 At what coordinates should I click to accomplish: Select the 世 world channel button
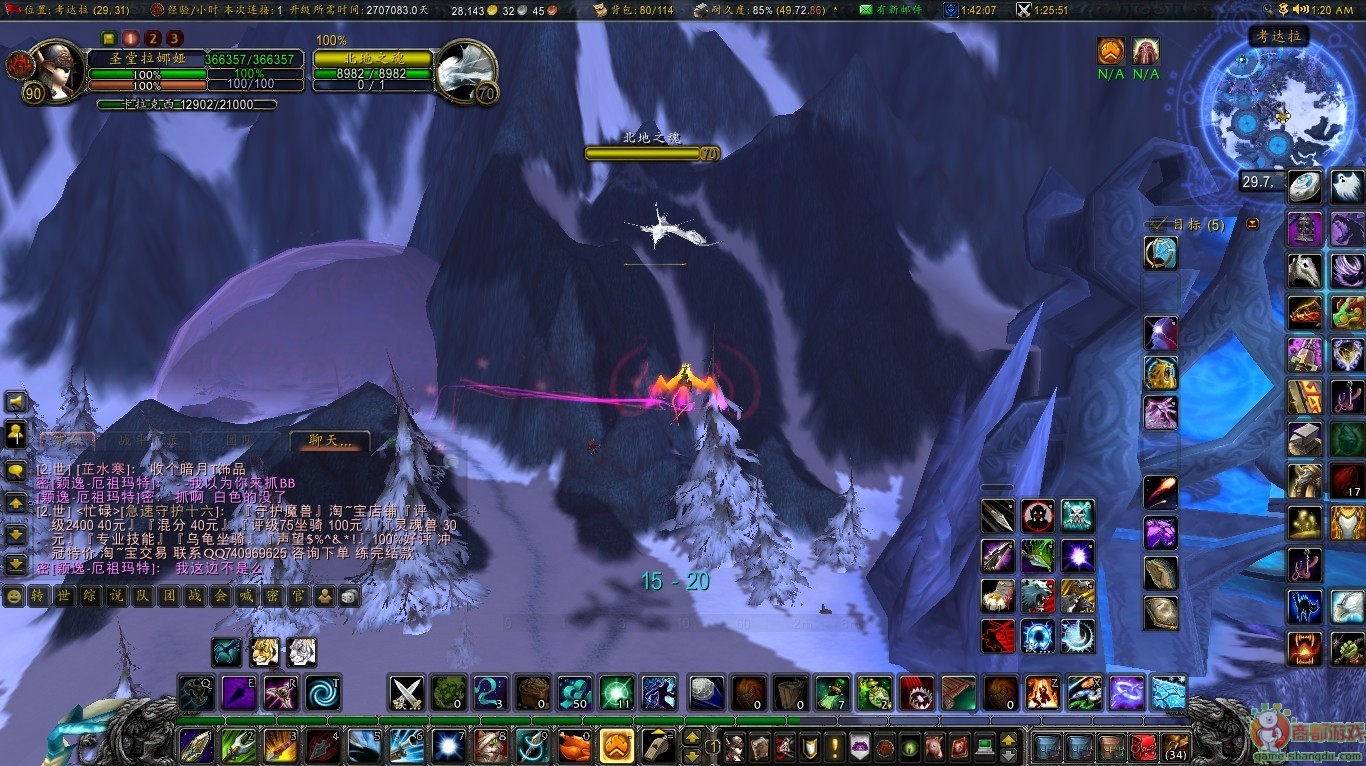click(x=62, y=596)
